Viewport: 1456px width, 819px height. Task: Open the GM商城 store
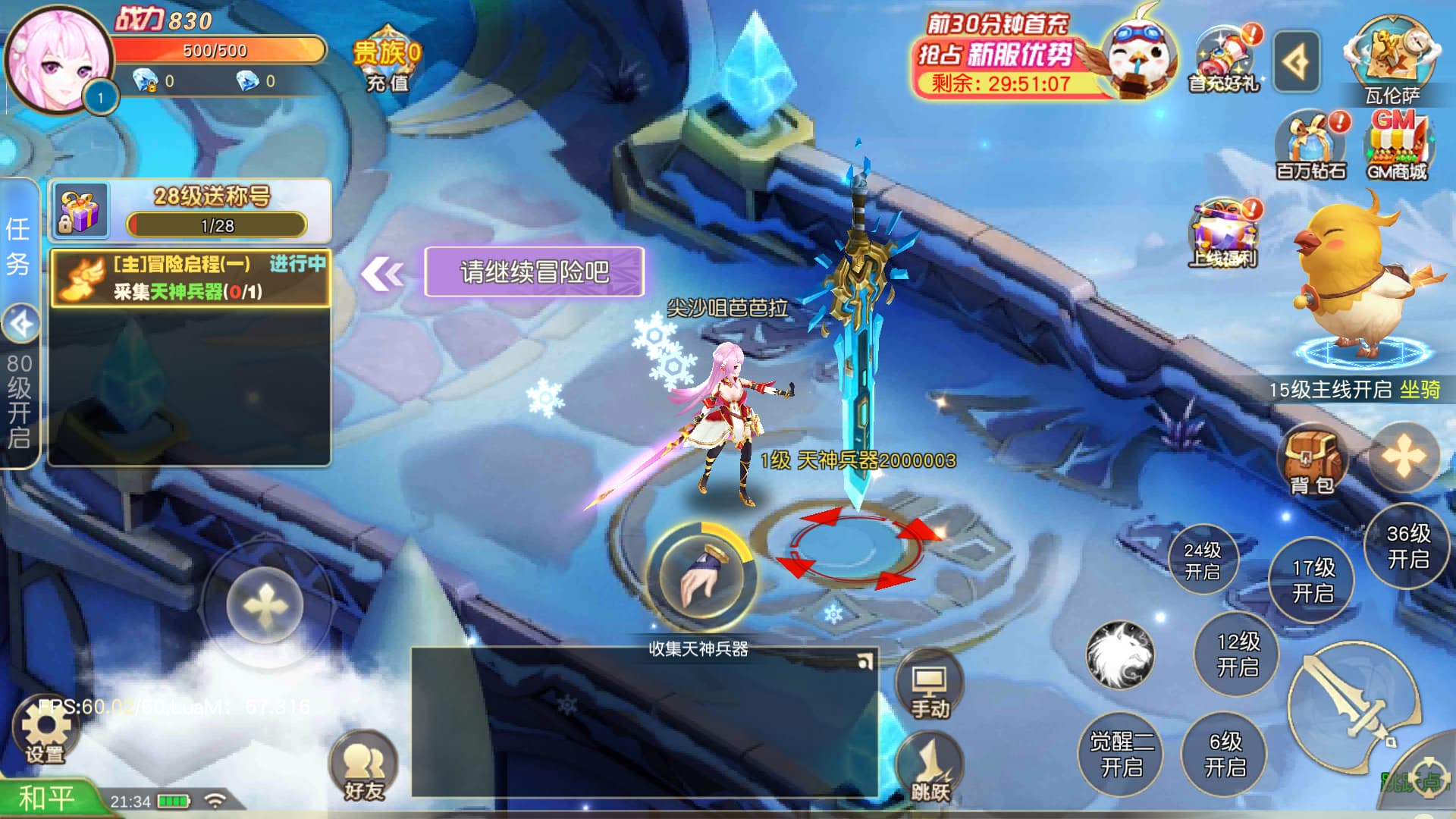[x=1397, y=146]
